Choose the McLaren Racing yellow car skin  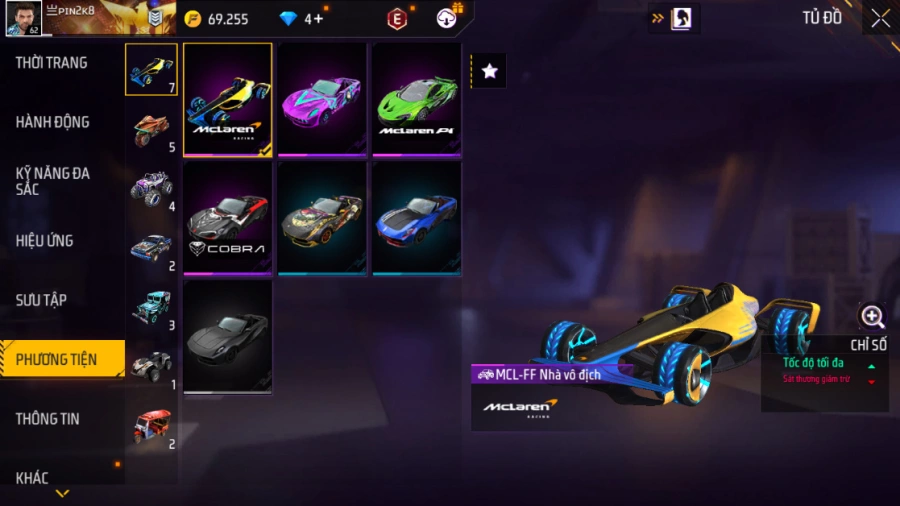coord(228,99)
